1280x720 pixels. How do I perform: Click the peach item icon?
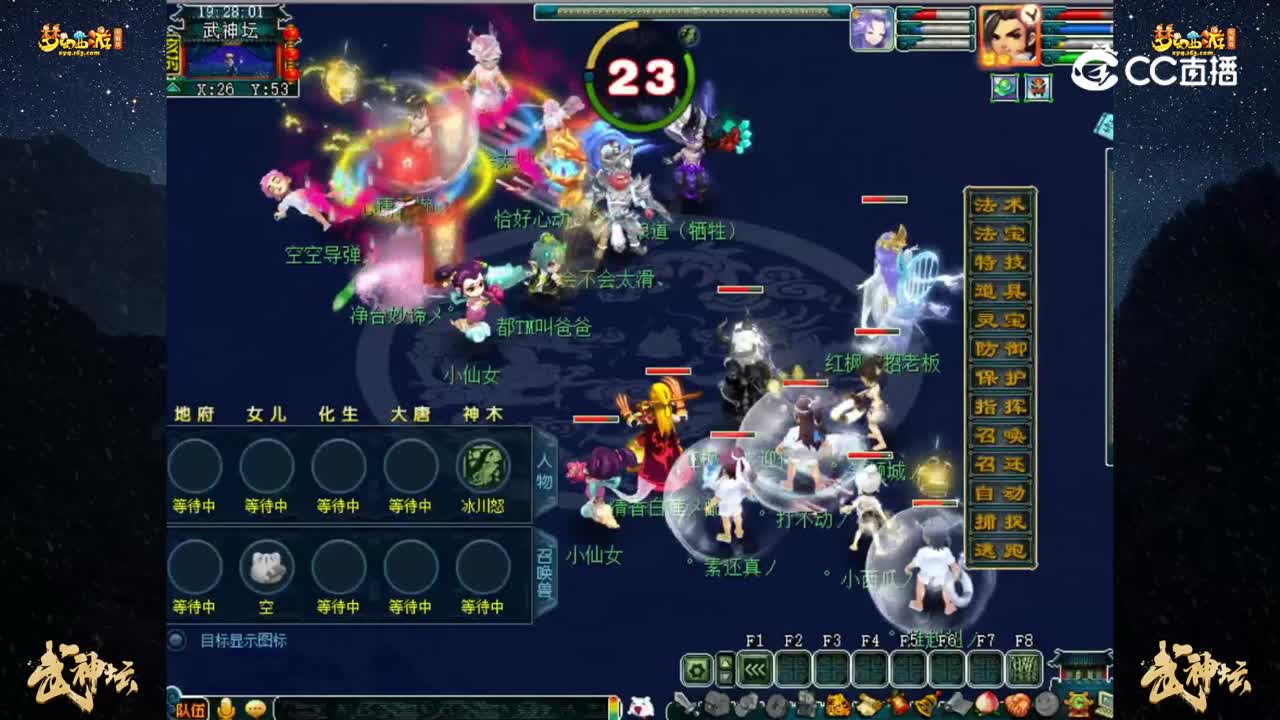985,702
